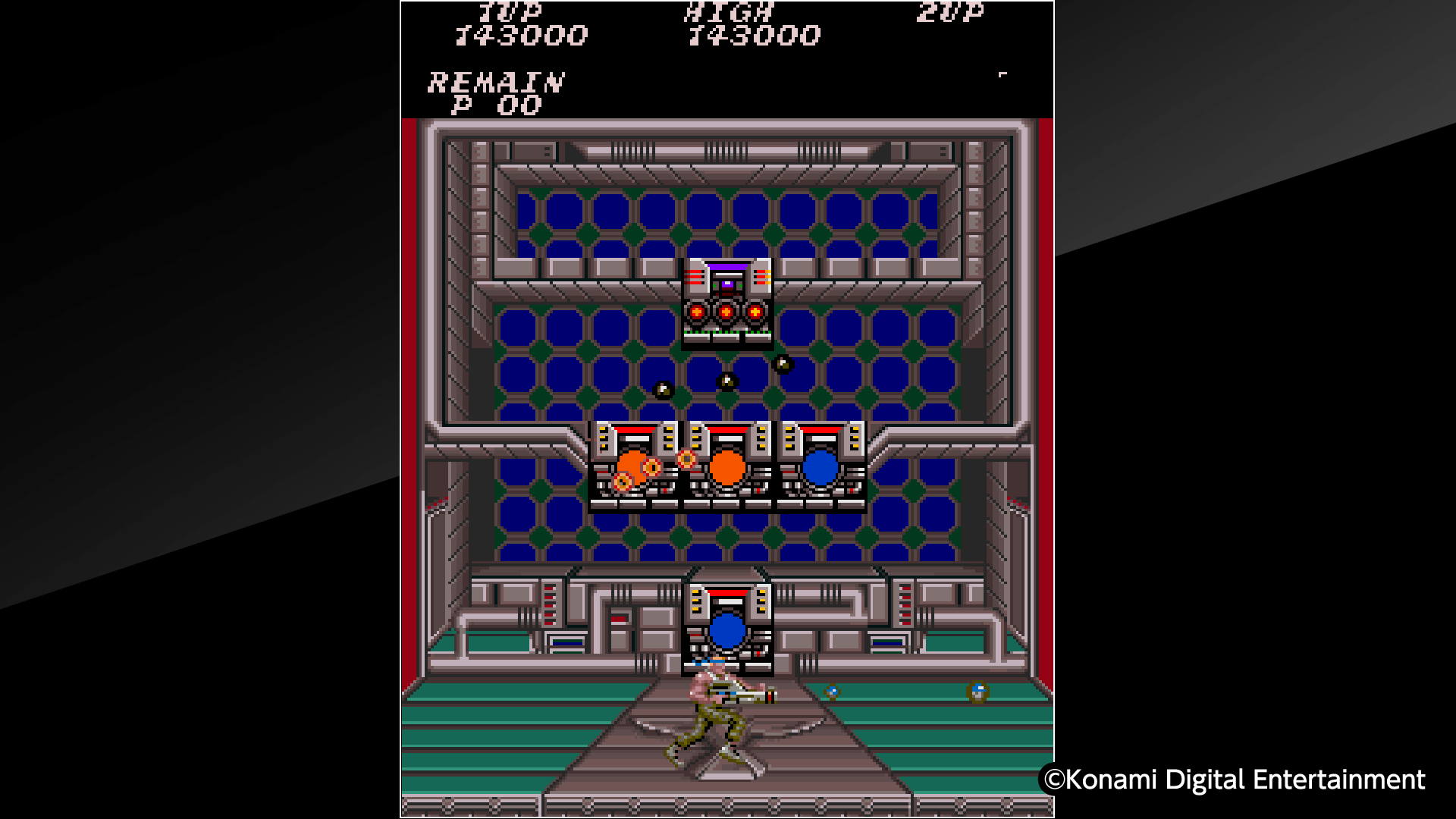Select the HIGH score display reading 143000
This screenshot has width=1456, height=819.
pos(753,34)
